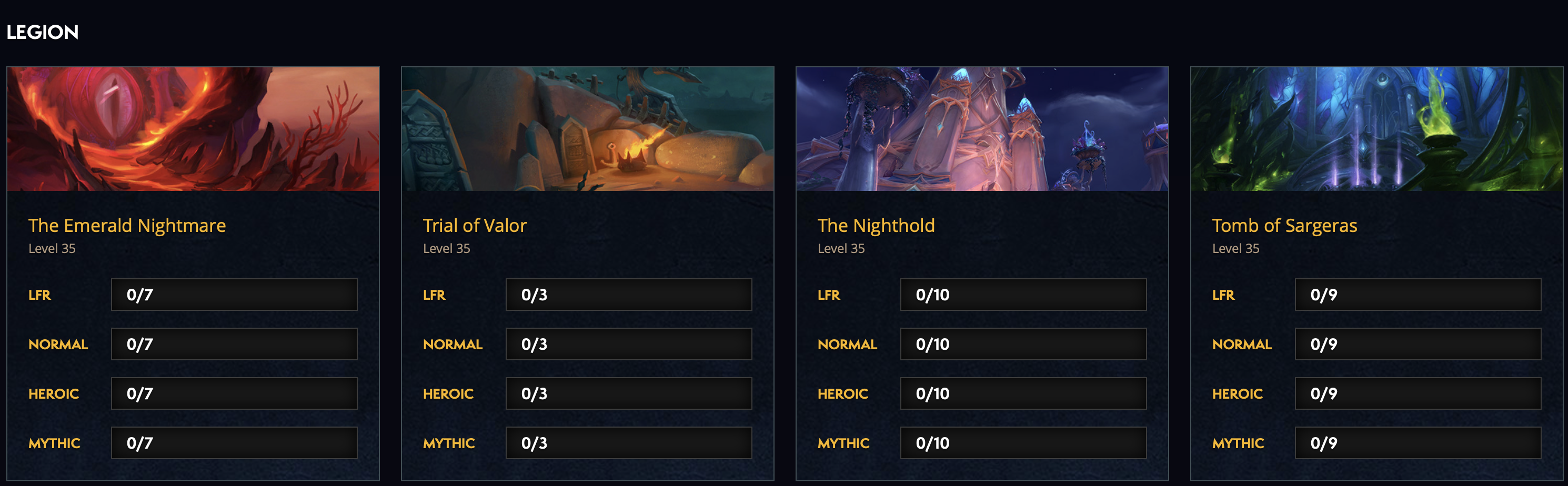Select the LFR 0/10 field for The Nighthold

1022,295
